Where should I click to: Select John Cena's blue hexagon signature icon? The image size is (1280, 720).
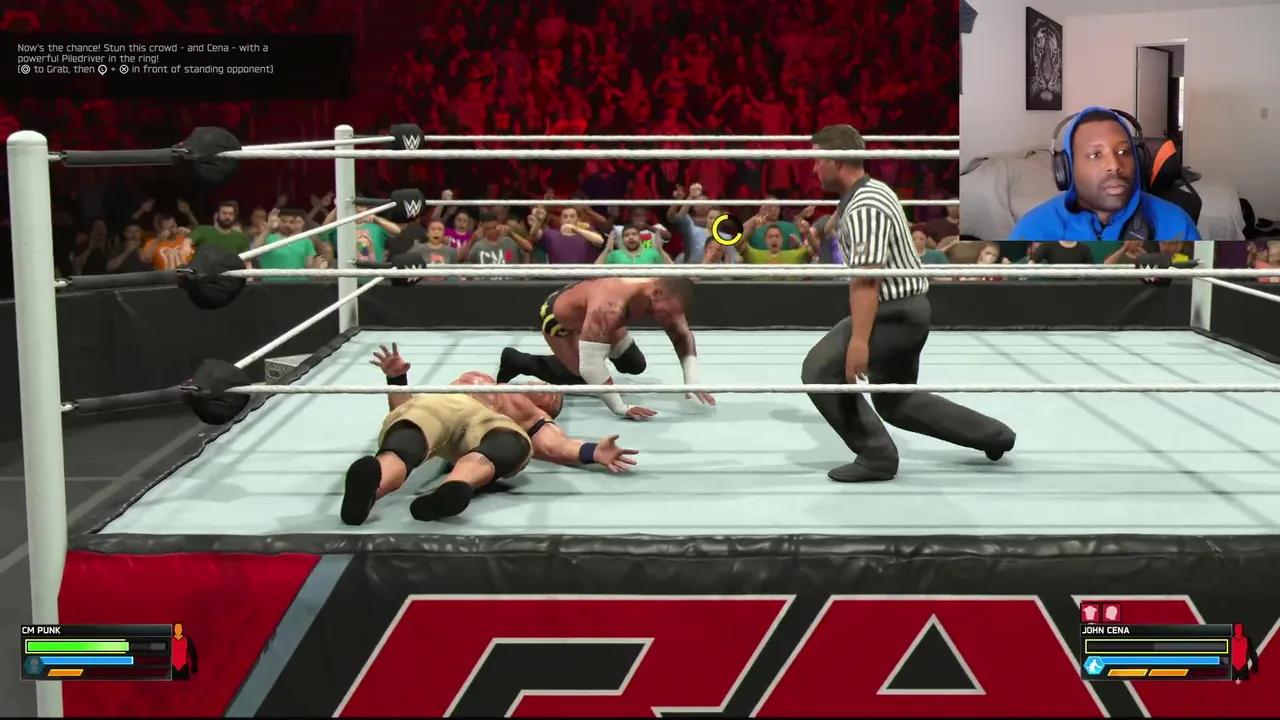(1094, 666)
